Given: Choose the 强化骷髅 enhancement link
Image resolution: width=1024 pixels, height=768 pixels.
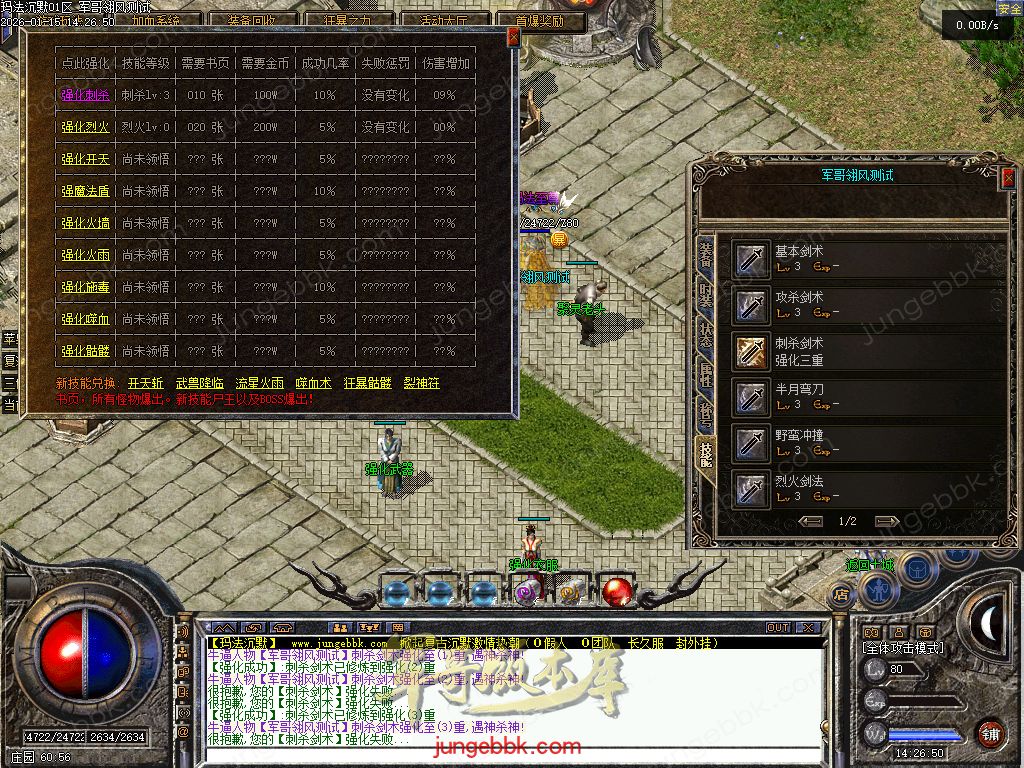Looking at the screenshot, I should [84, 351].
